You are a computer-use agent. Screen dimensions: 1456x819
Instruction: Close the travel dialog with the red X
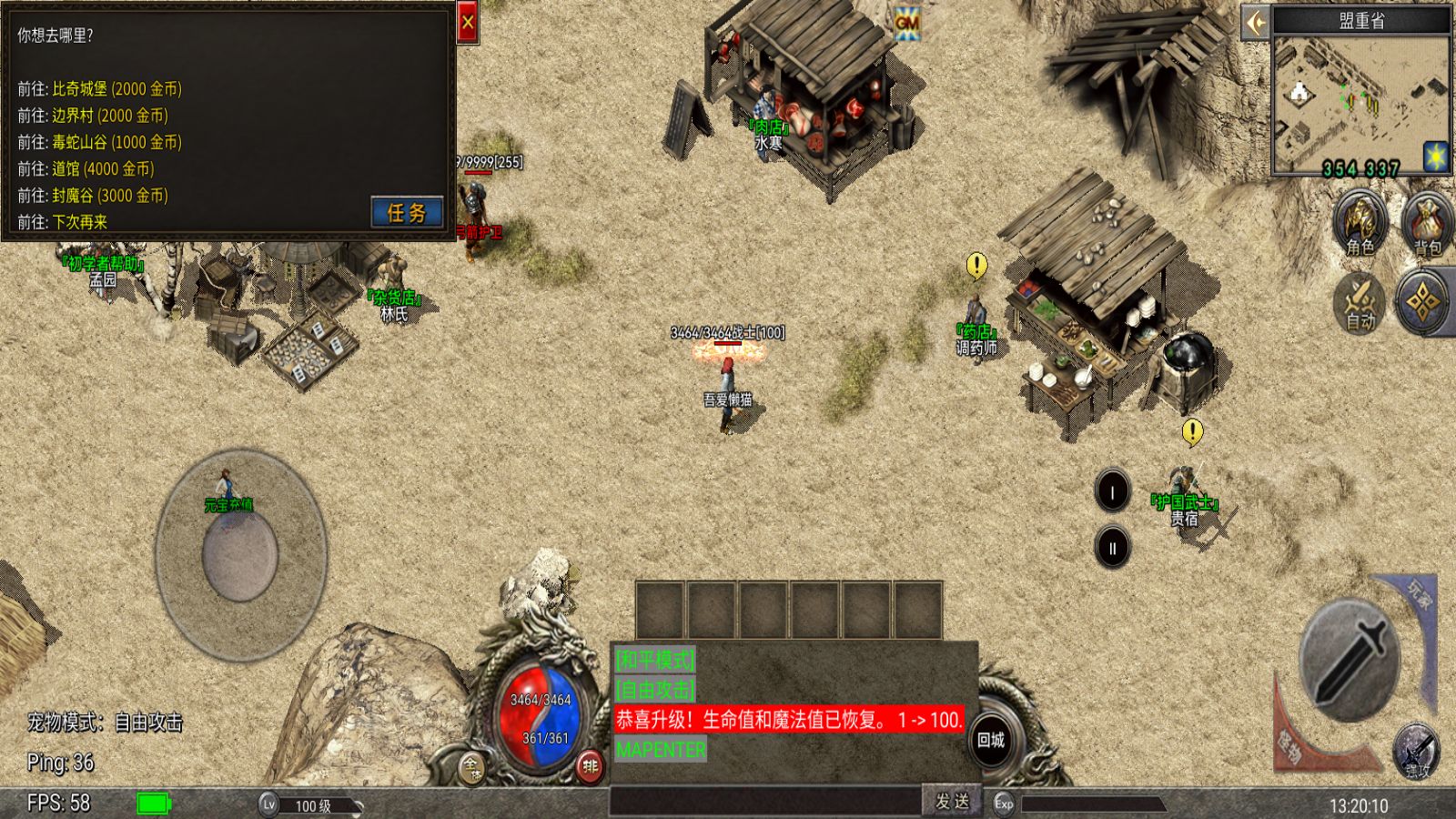coord(467,24)
